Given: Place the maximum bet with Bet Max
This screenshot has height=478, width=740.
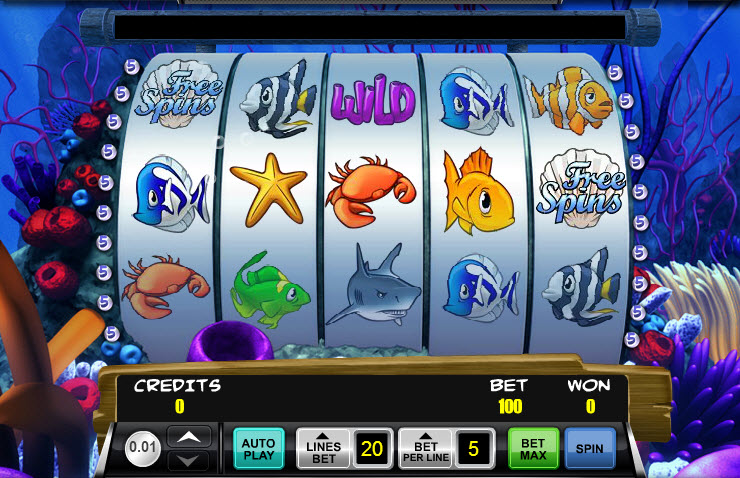Looking at the screenshot, I should [x=532, y=448].
